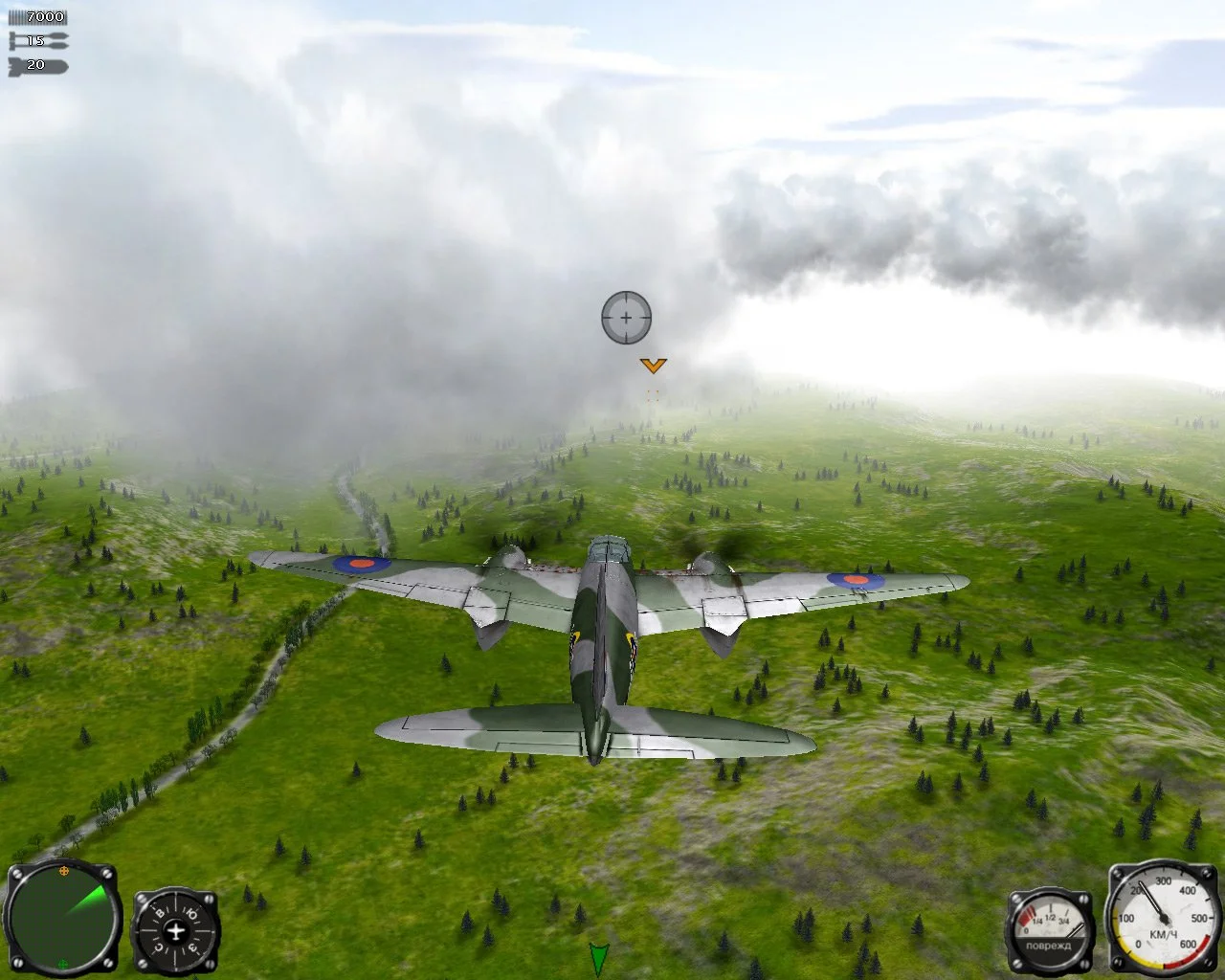Click the speedometer needle
Viewport: 1225px width, 980px height.
[x=1154, y=904]
